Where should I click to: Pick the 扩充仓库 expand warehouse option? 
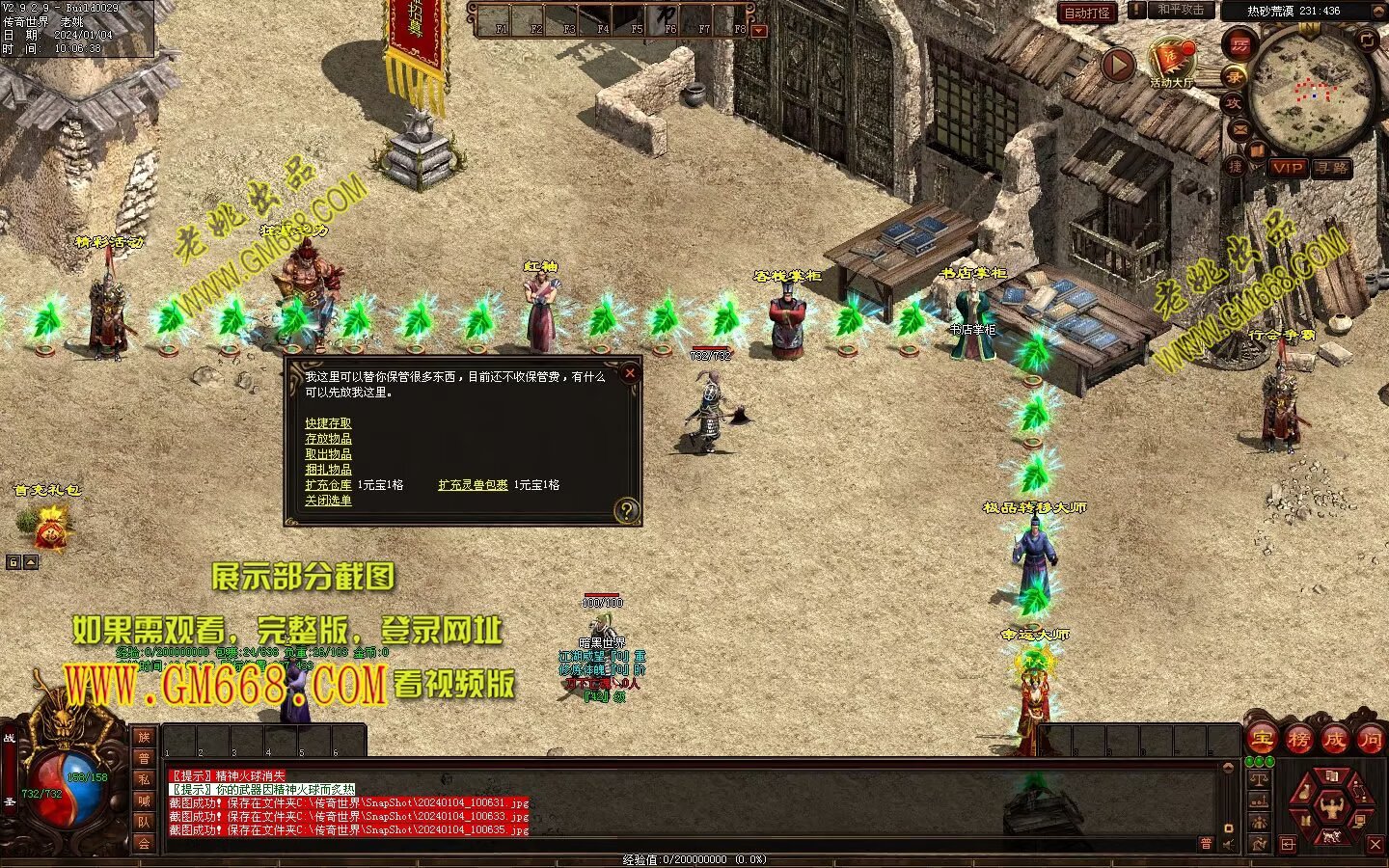tap(328, 485)
